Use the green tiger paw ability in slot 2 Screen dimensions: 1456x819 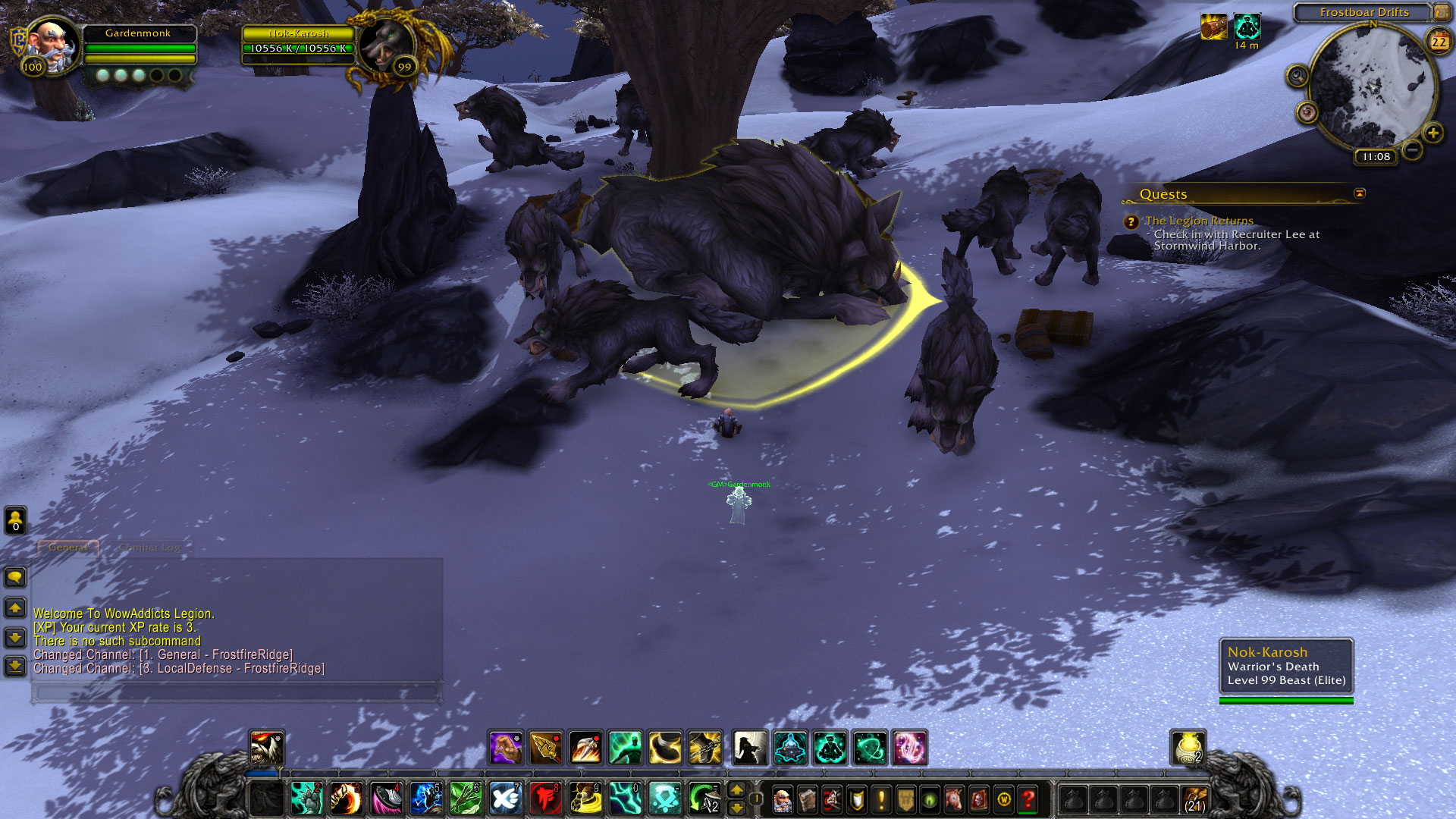307,799
